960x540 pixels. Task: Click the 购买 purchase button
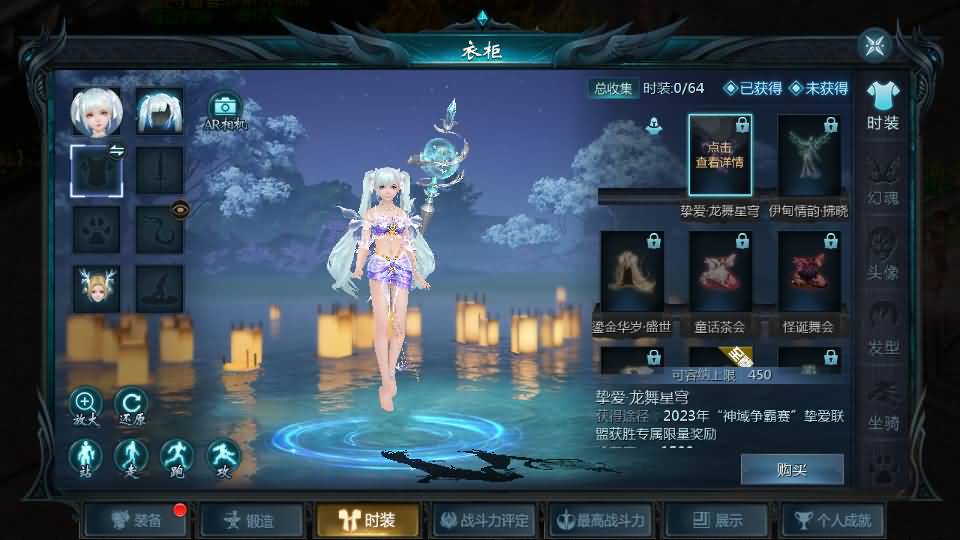point(791,469)
